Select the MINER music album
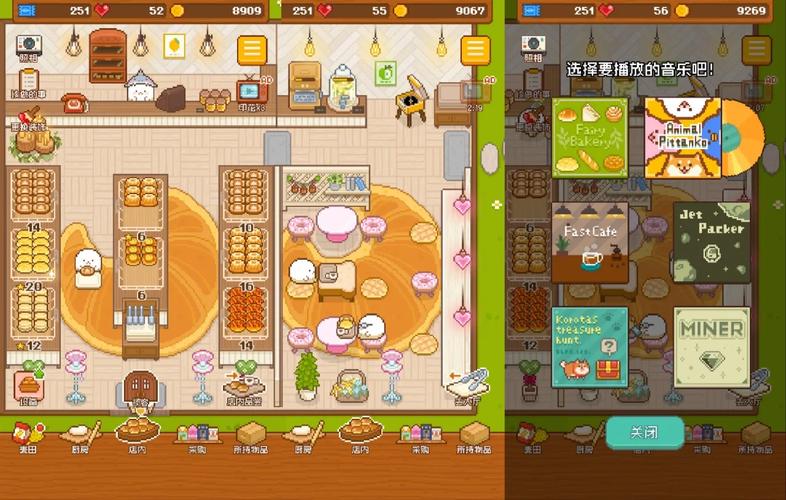This screenshot has width=786, height=500. [x=711, y=345]
